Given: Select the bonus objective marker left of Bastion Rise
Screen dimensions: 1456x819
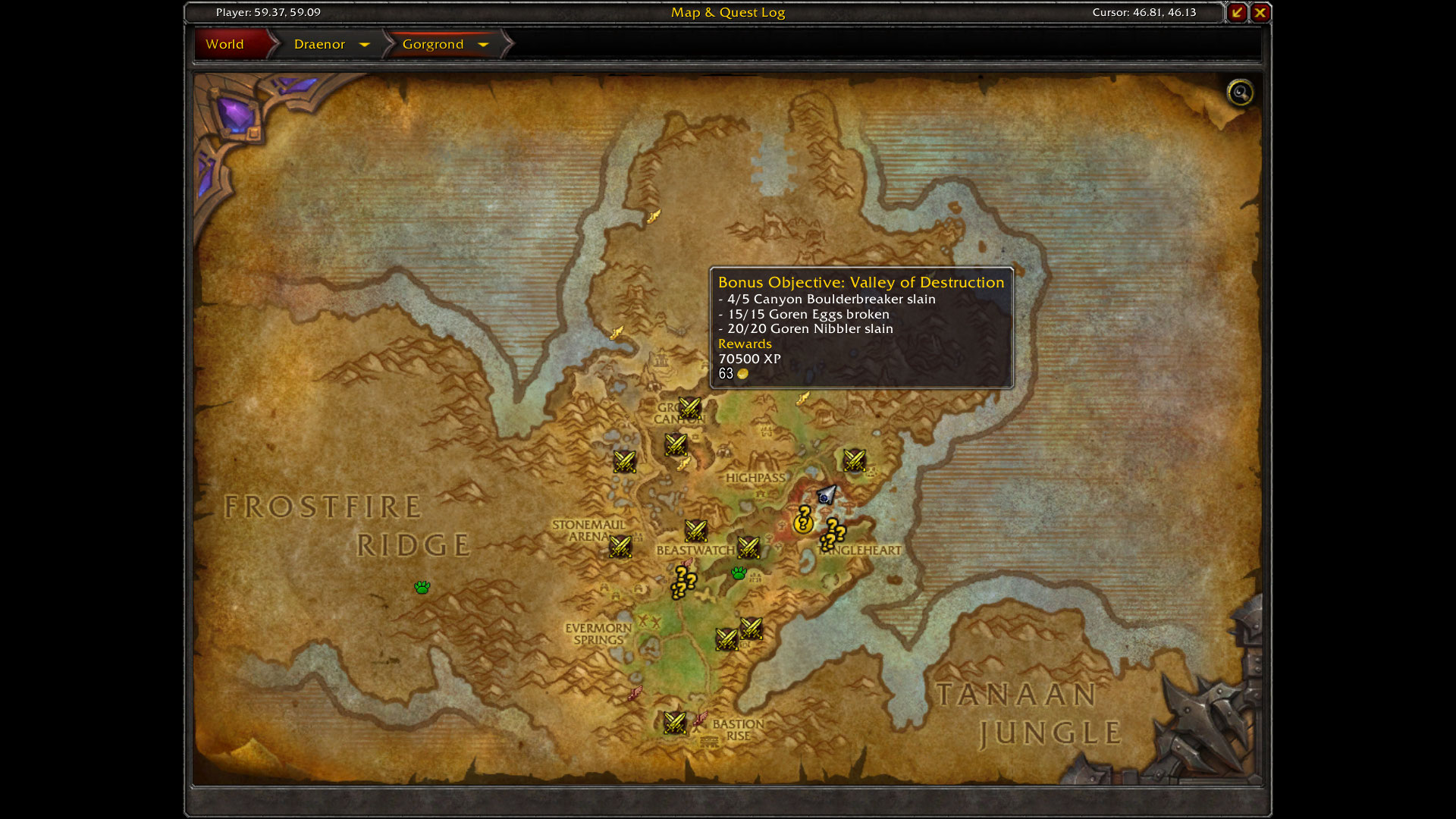Looking at the screenshot, I should (x=674, y=722).
